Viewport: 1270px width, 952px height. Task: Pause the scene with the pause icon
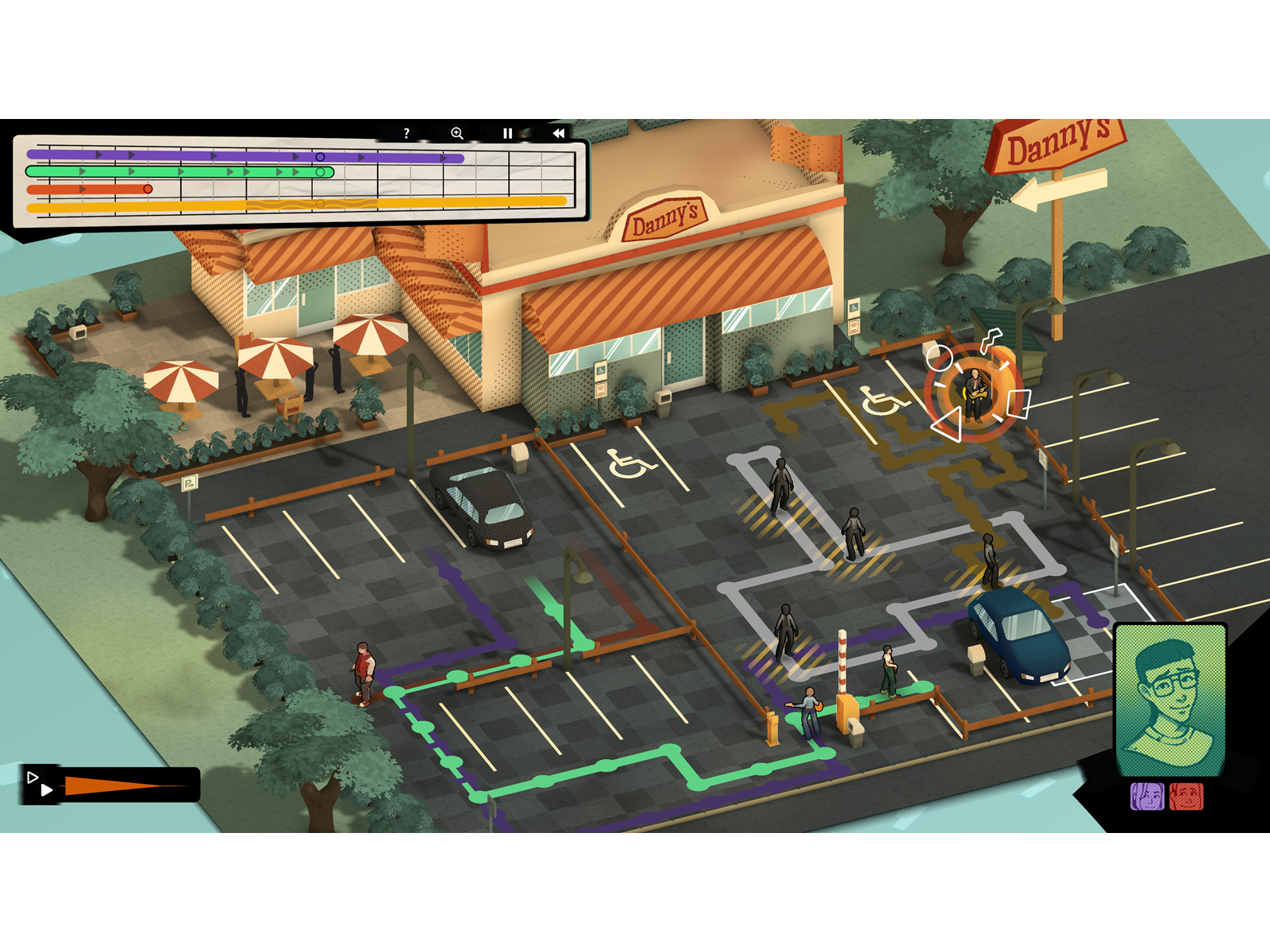508,132
